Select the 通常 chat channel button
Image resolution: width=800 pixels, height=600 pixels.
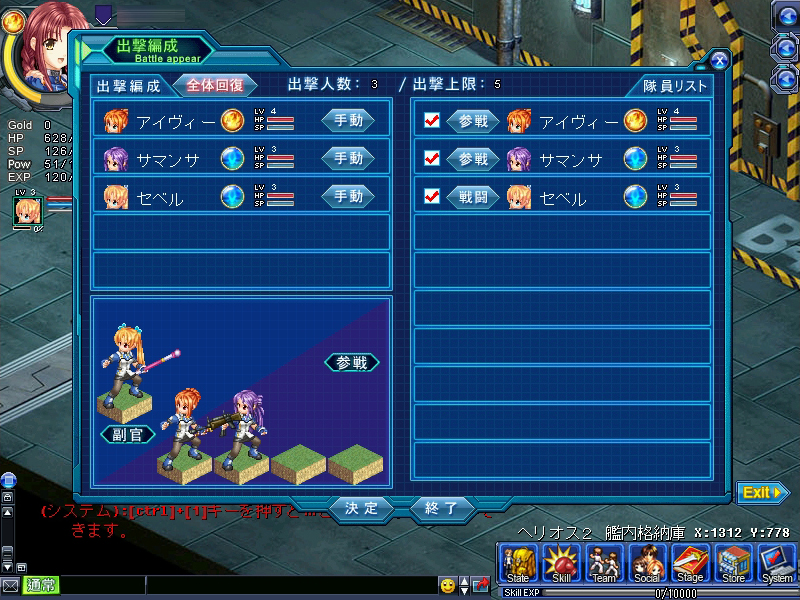tap(41, 585)
